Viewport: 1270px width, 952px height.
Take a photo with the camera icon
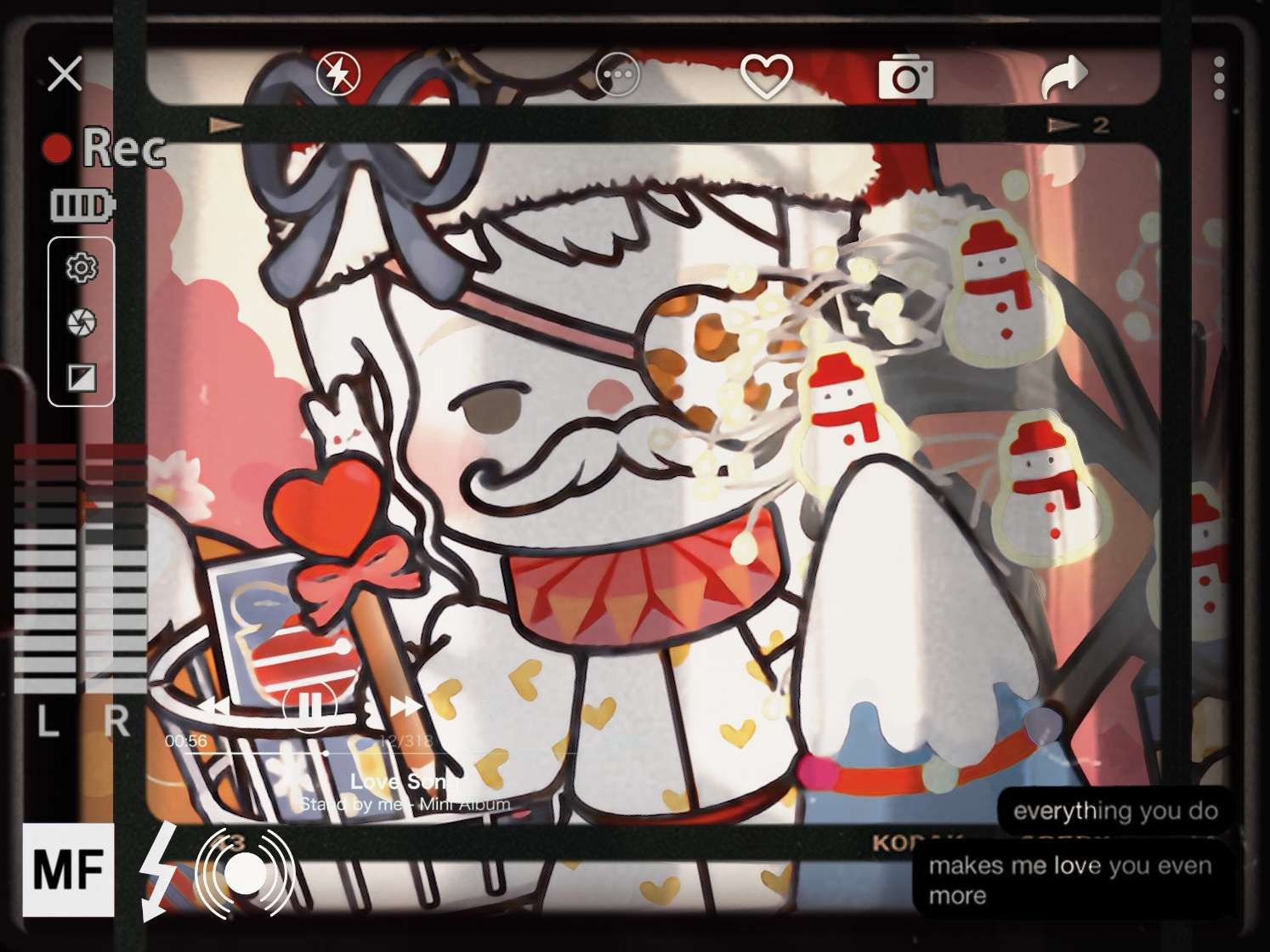905,76
